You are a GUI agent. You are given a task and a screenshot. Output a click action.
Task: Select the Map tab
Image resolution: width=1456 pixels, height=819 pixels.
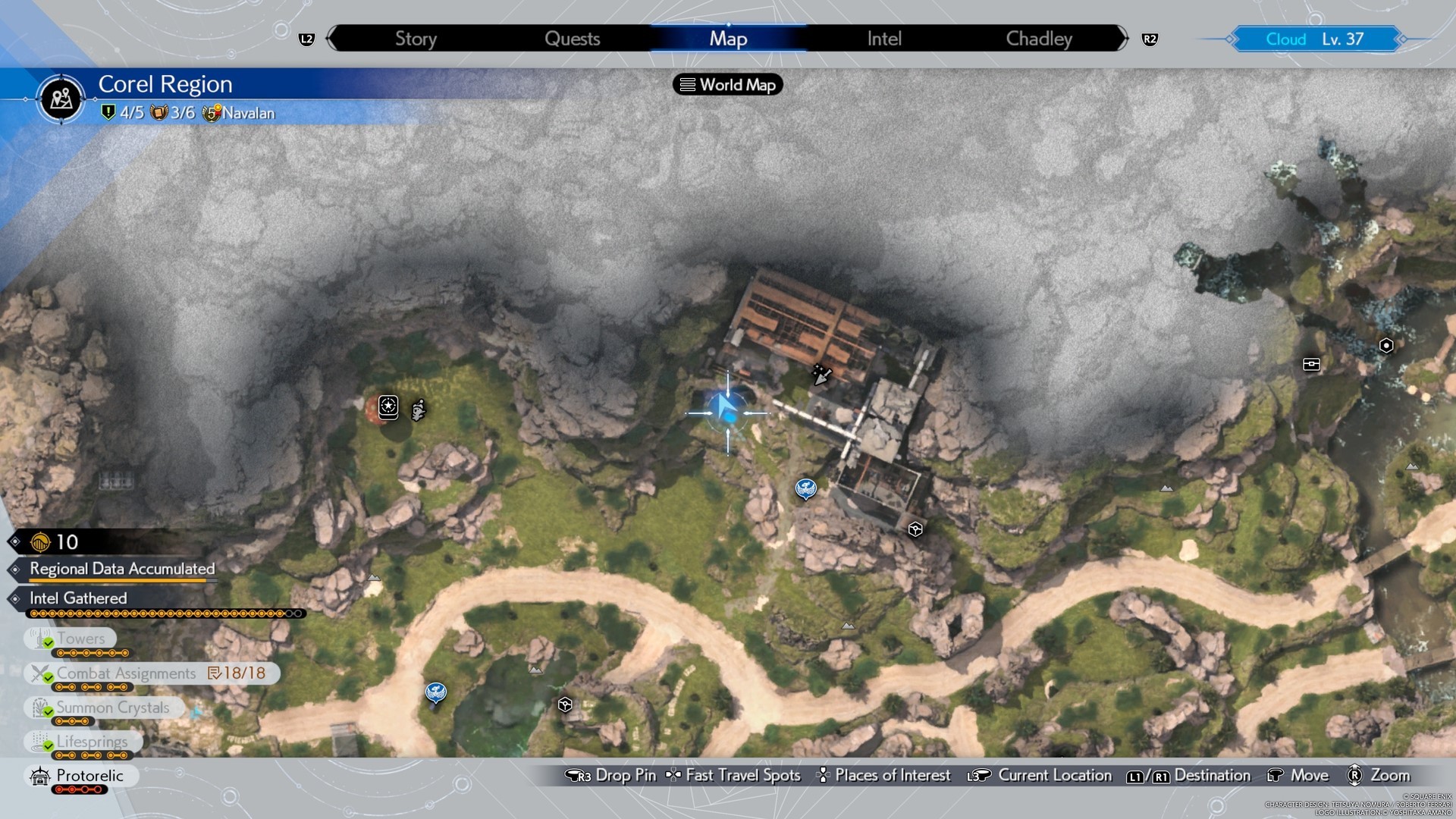coord(728,39)
